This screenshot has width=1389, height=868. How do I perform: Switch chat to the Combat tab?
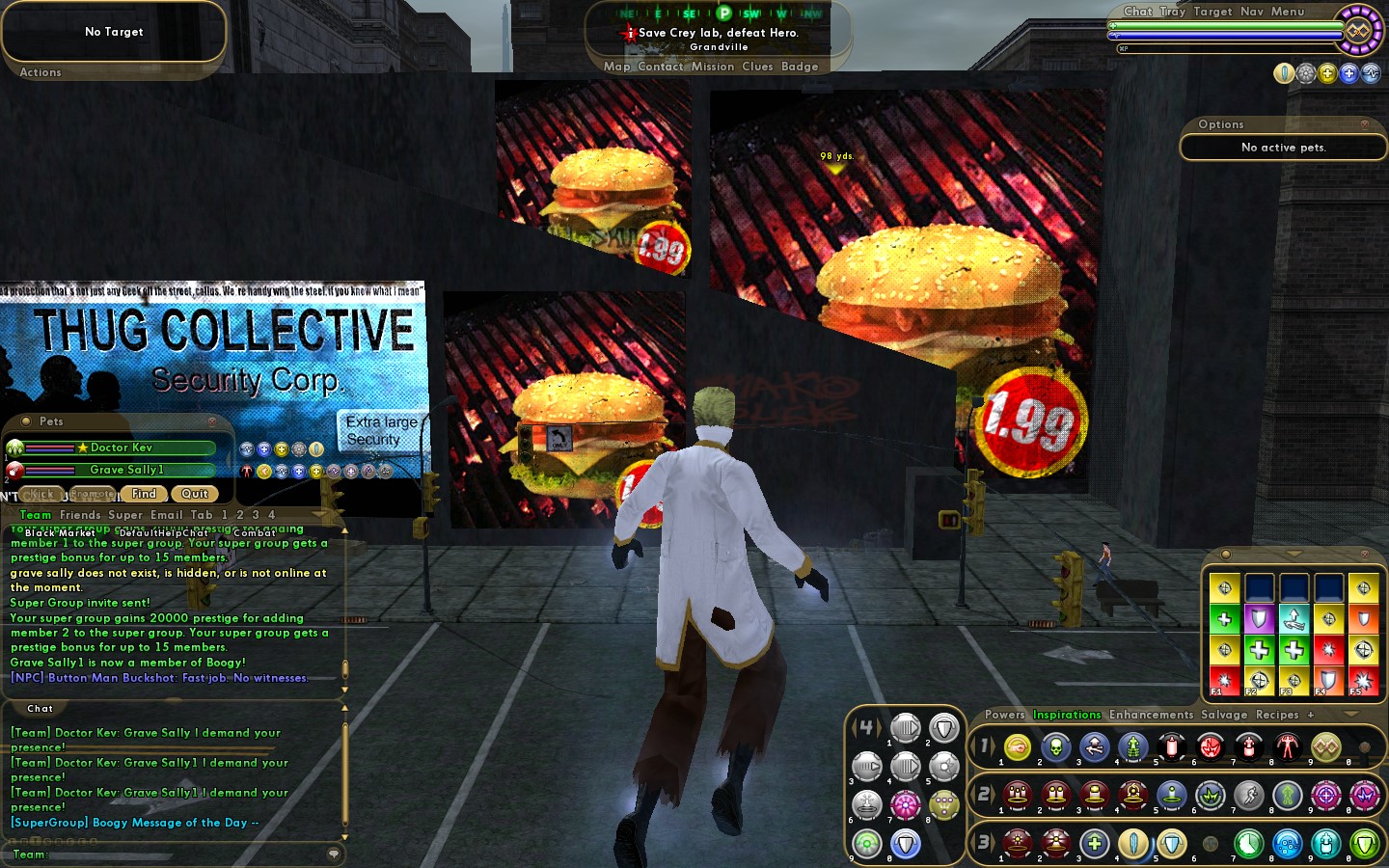(254, 532)
